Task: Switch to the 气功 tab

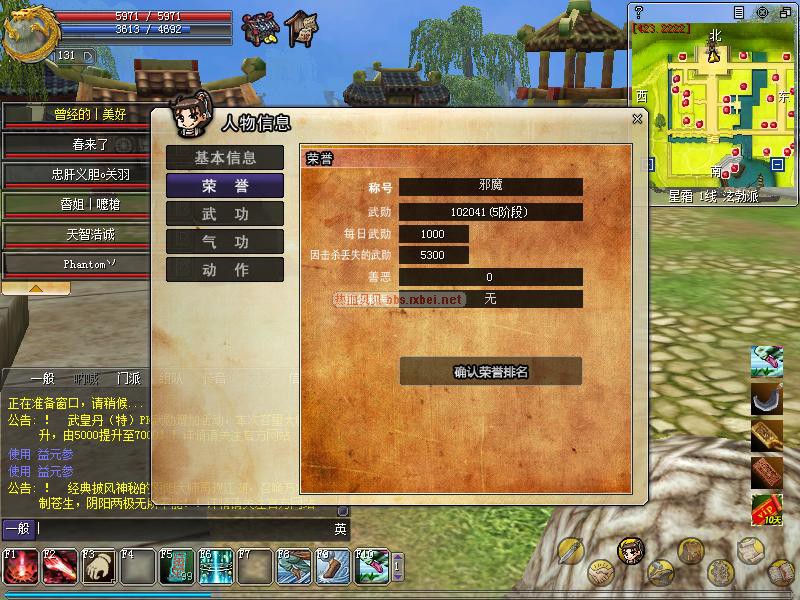Action: tap(224, 242)
